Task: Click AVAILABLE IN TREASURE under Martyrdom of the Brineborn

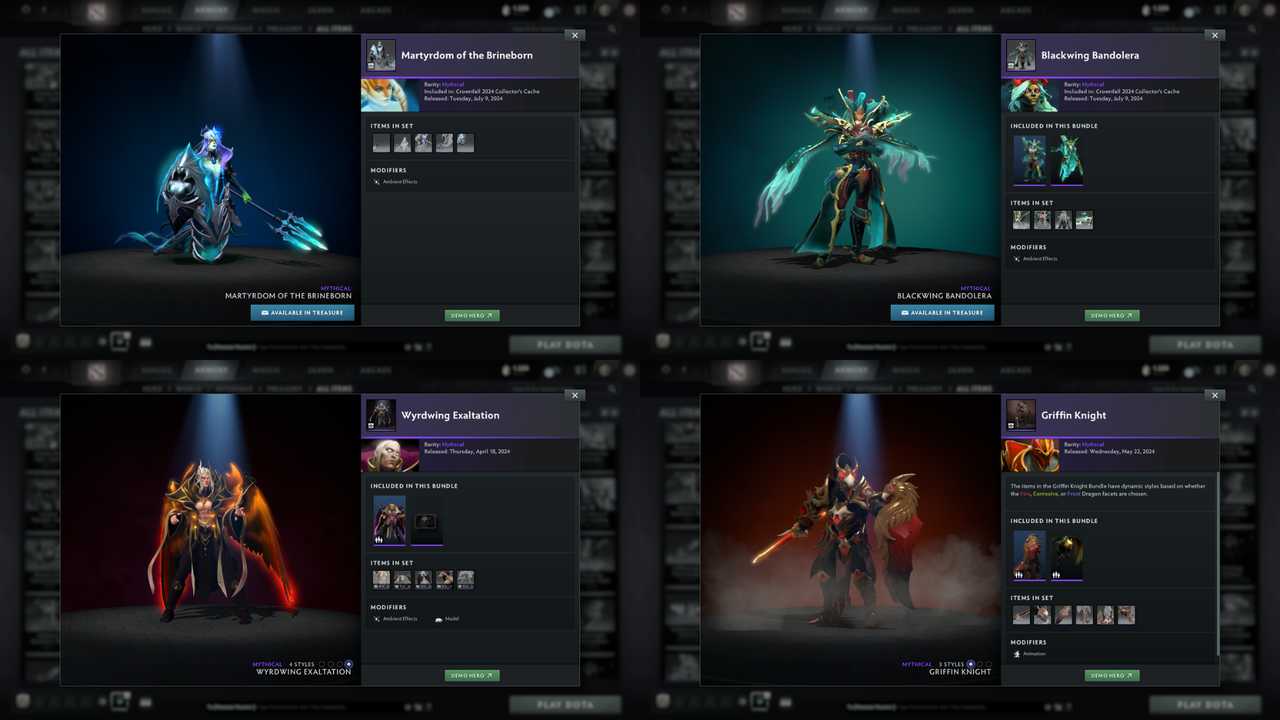Action: point(302,312)
